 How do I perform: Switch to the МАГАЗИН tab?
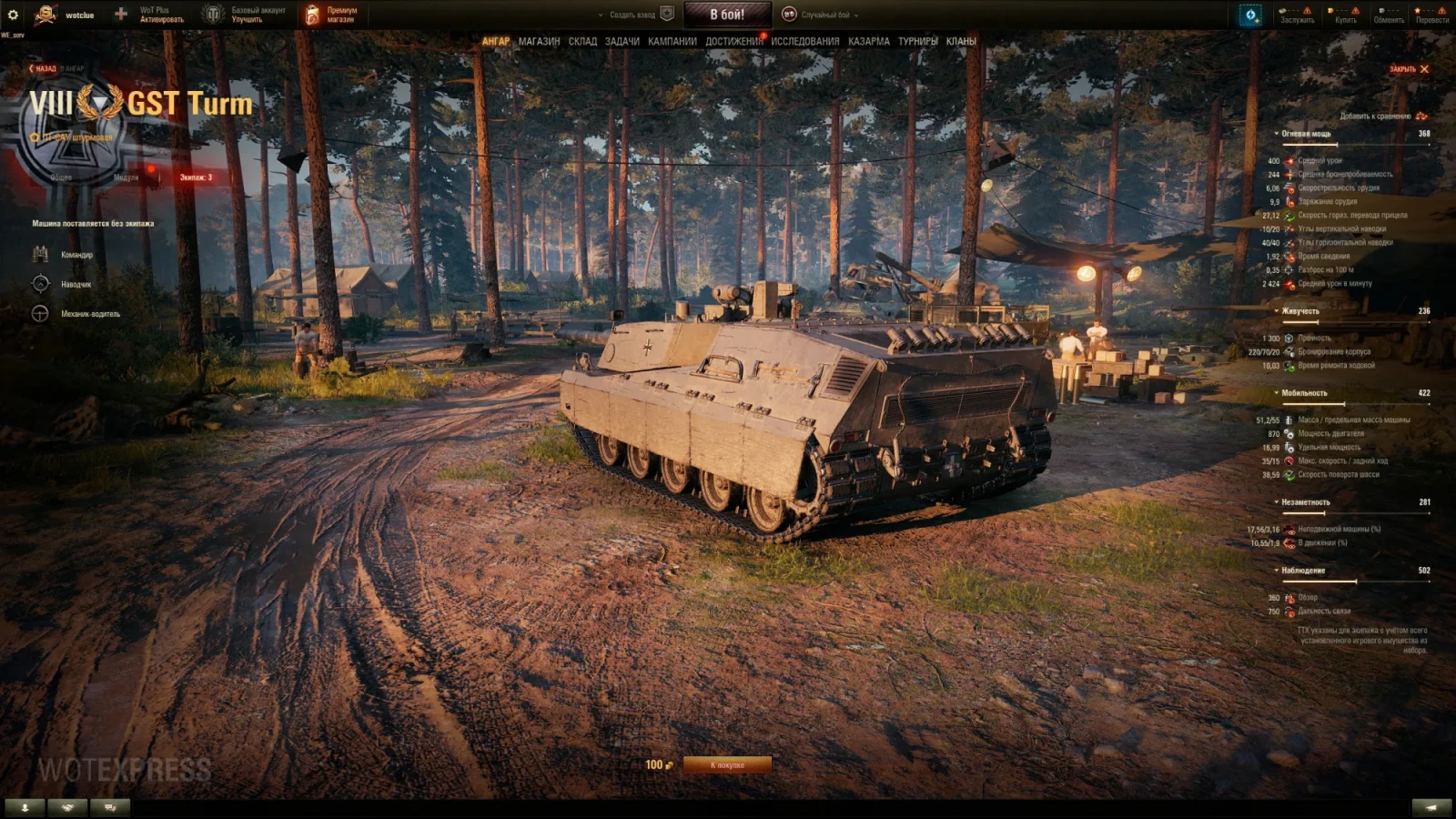tap(539, 41)
